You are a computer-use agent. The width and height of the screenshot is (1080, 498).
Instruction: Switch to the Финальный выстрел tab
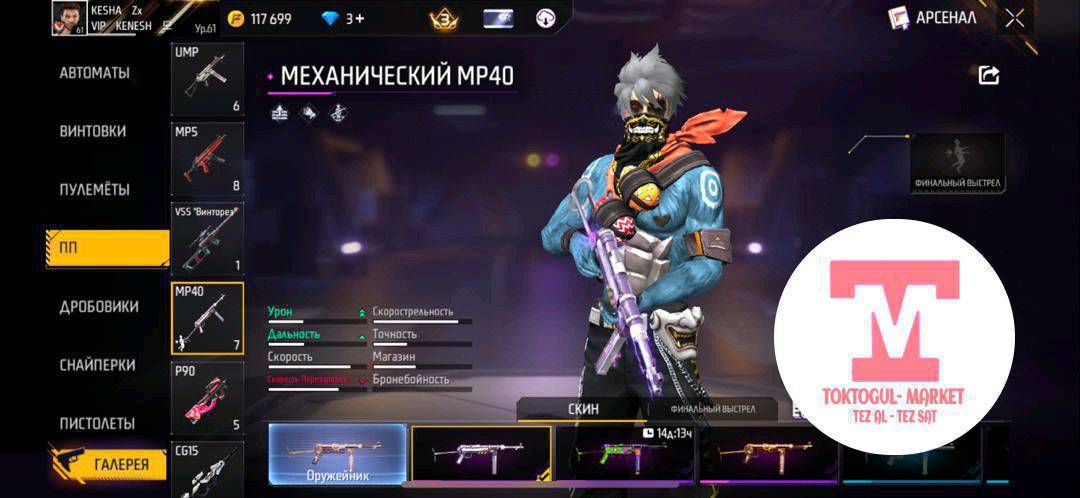[x=713, y=409]
